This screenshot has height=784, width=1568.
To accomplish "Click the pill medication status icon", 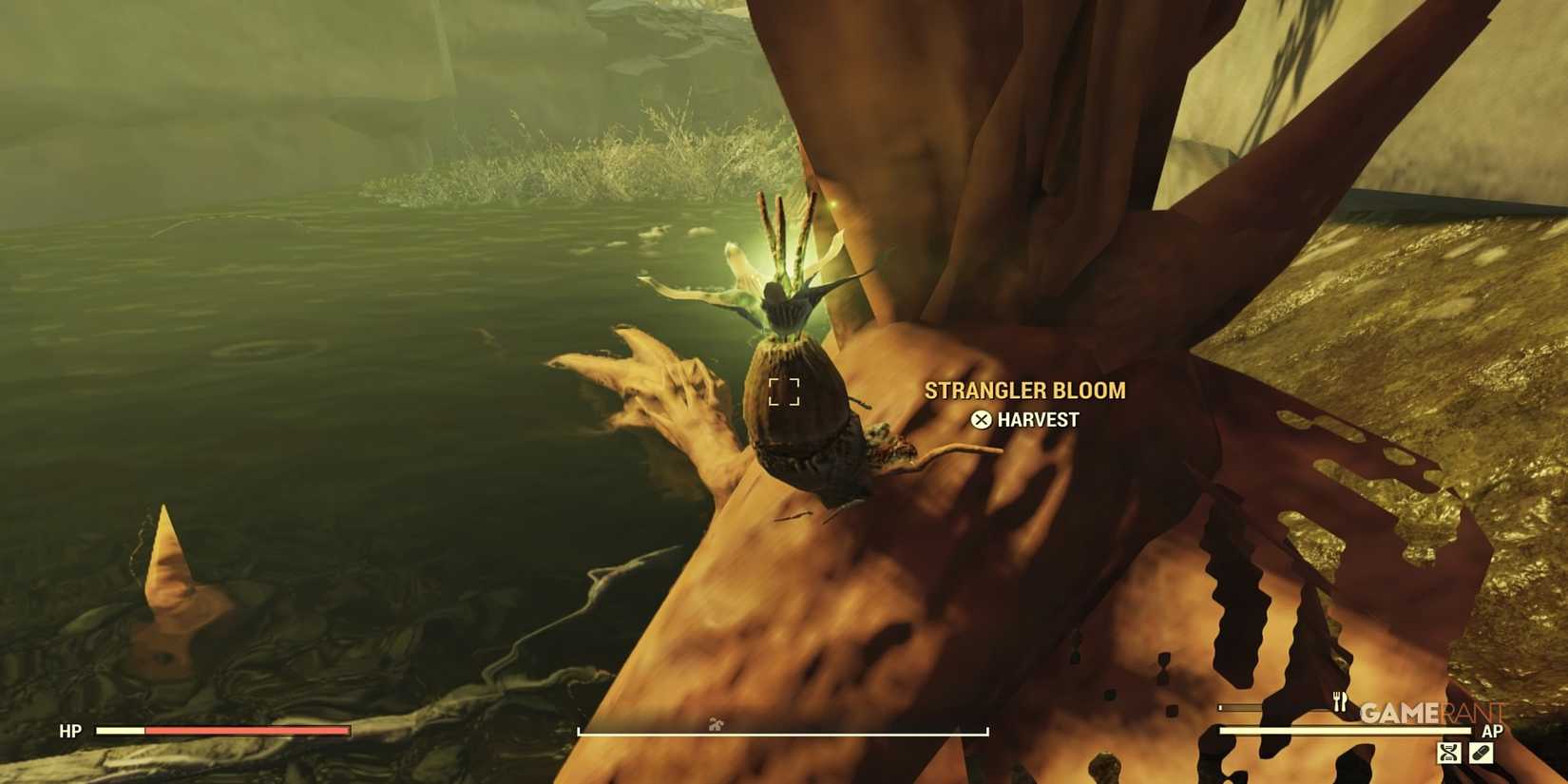I will [1481, 754].
